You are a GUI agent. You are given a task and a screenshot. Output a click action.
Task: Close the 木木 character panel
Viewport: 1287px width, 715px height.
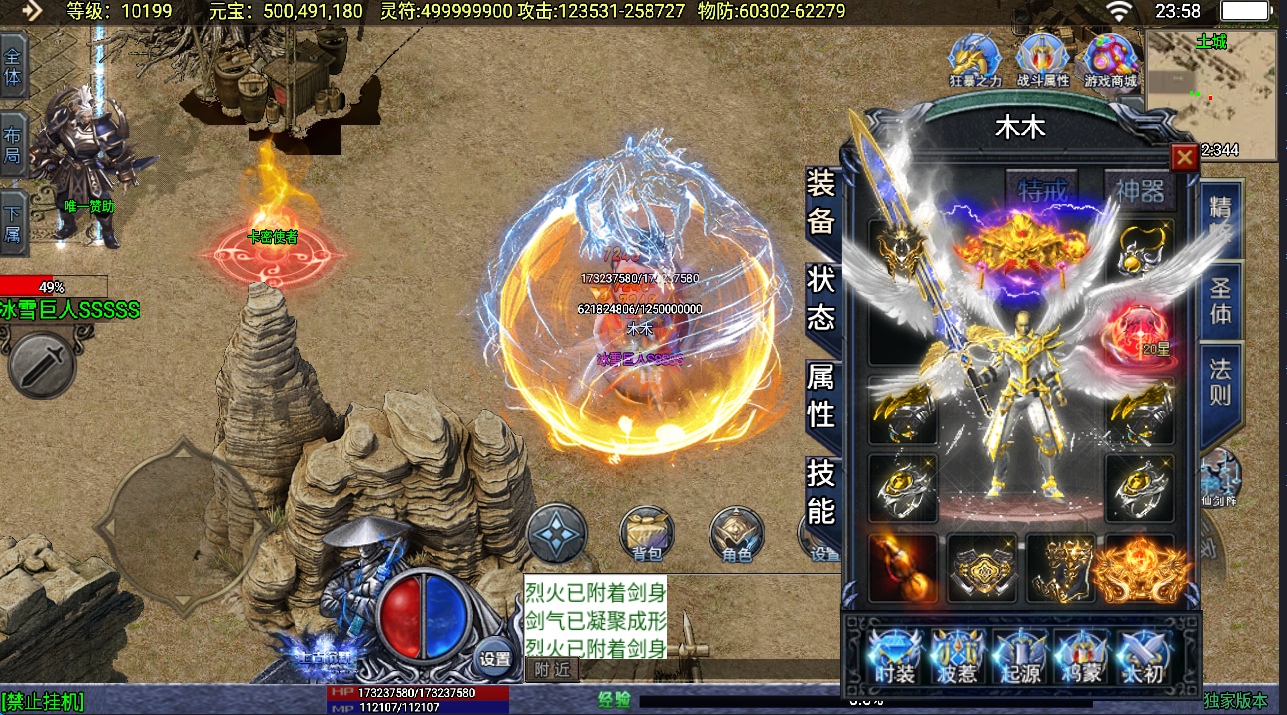pyautogui.click(x=1185, y=158)
